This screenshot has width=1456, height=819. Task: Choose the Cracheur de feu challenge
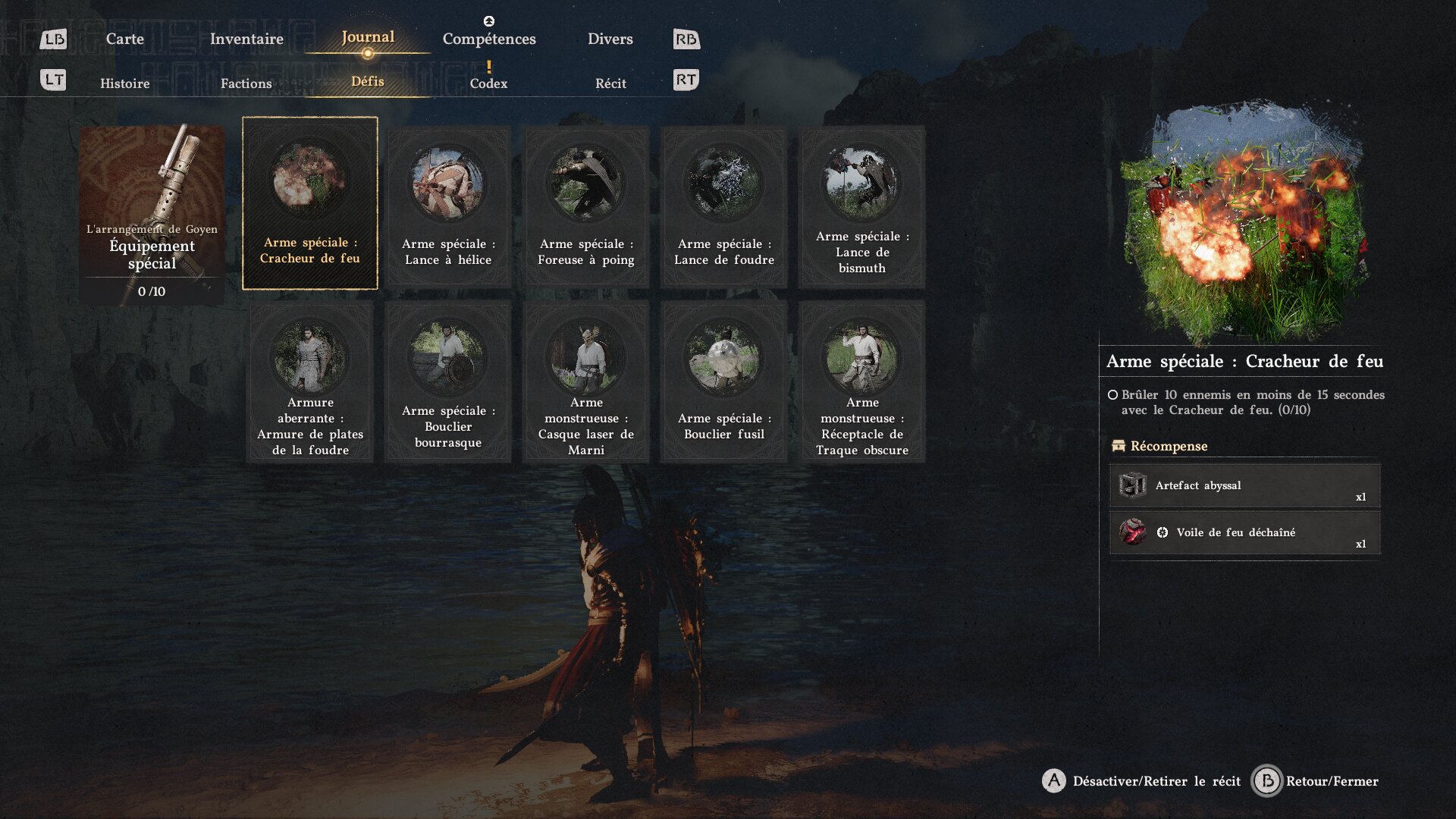(x=309, y=203)
